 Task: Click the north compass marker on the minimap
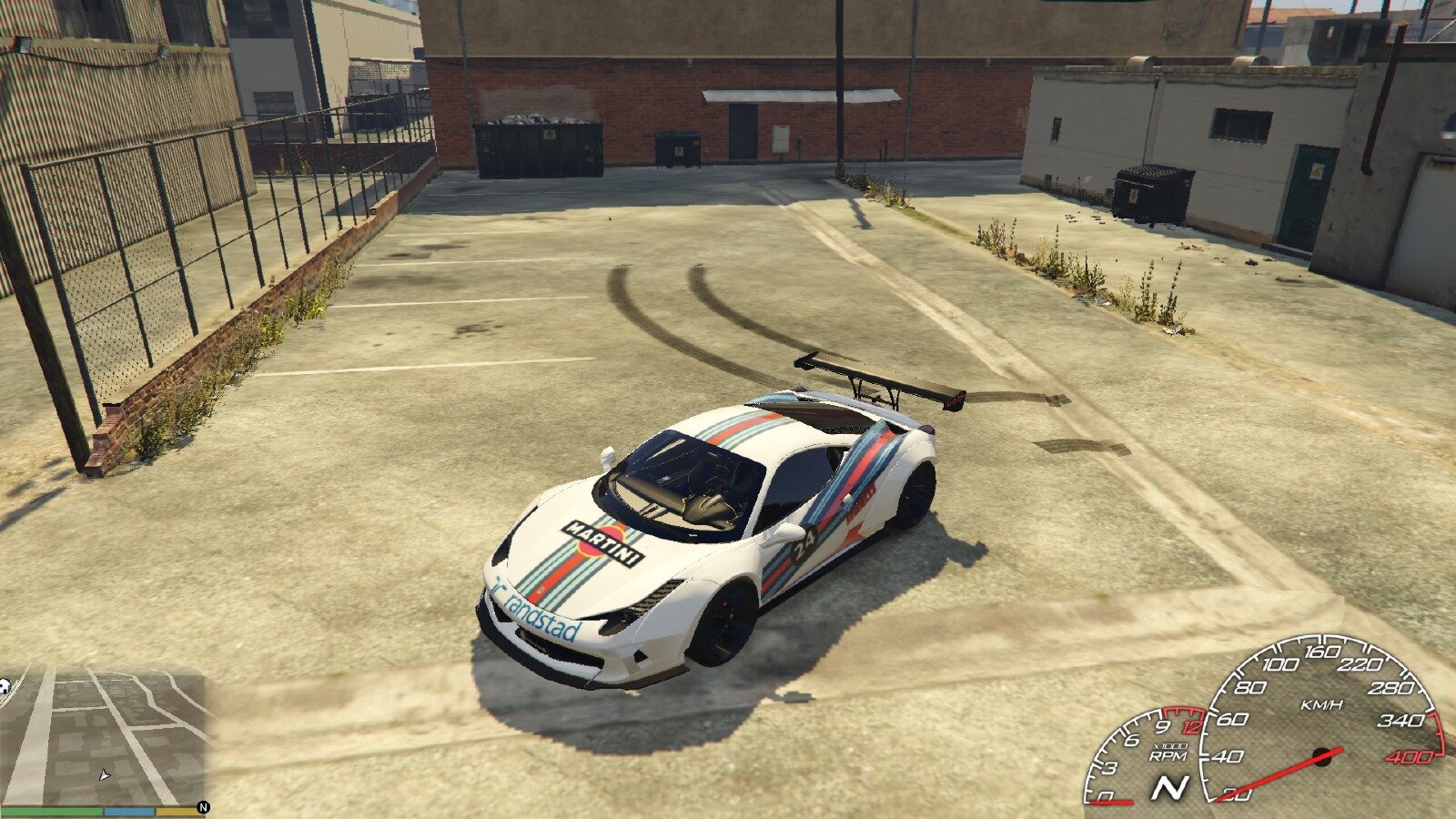click(203, 807)
